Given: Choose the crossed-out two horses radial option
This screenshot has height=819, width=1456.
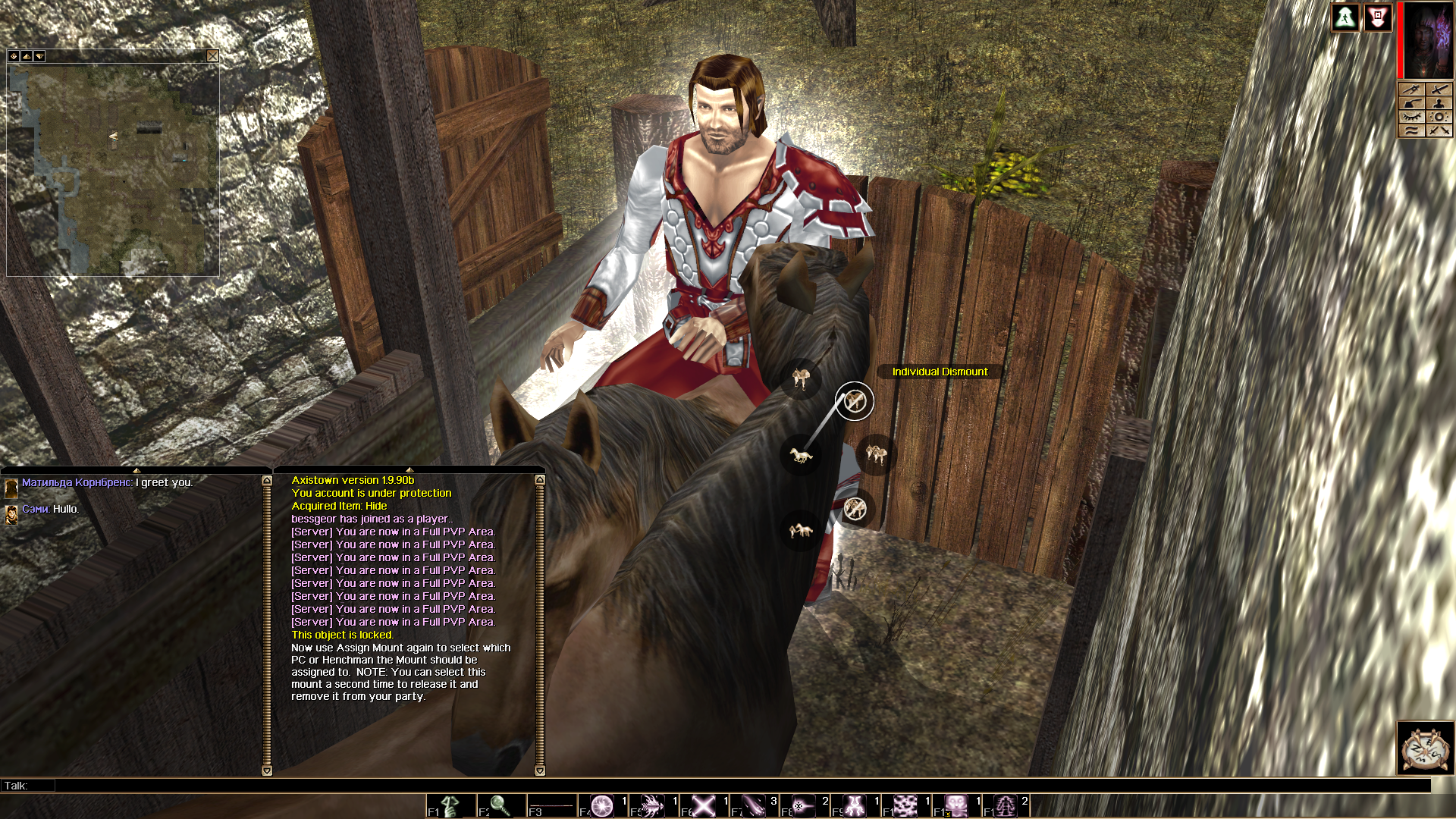Looking at the screenshot, I should (x=855, y=508).
